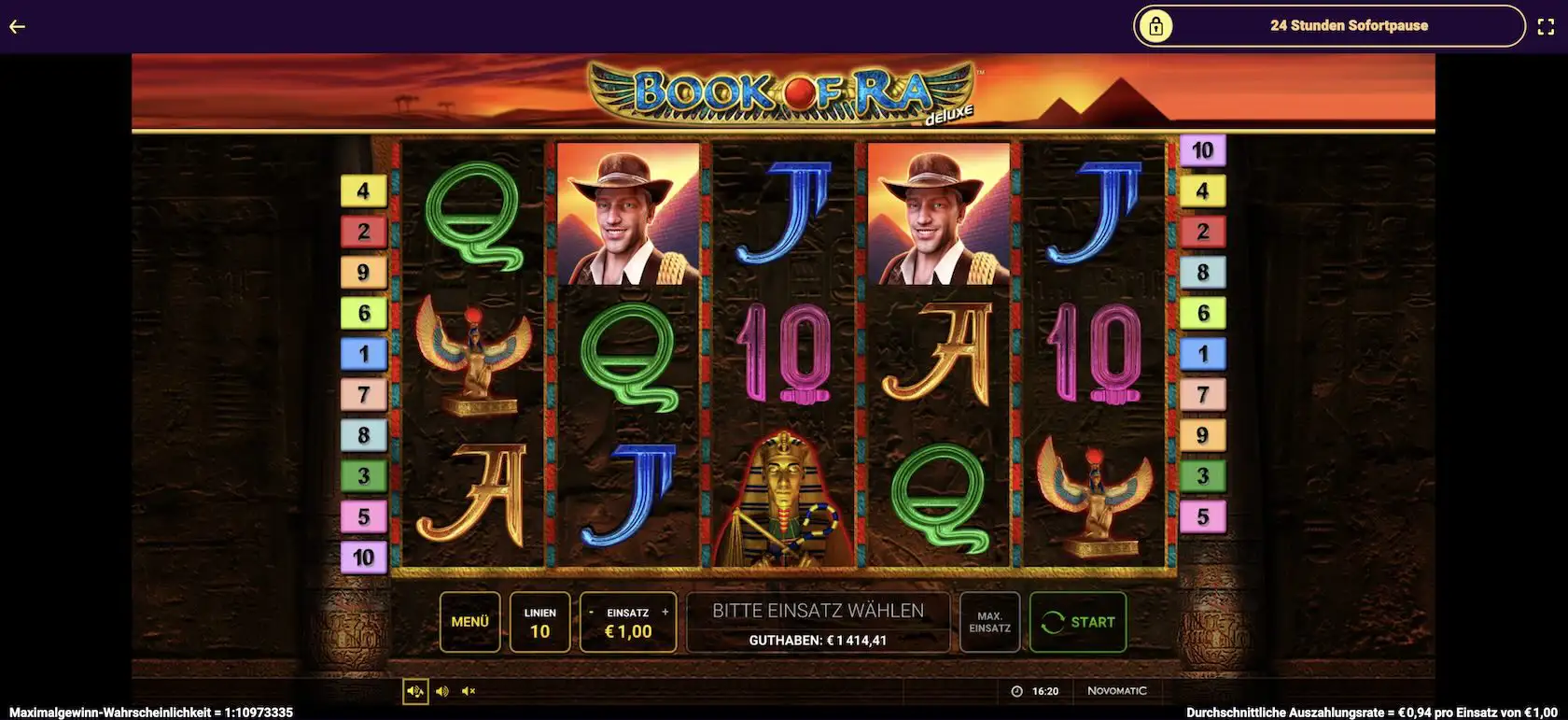This screenshot has height=720, width=1568.
Task: Apply MAX. EINSATZ bet
Action: (989, 621)
